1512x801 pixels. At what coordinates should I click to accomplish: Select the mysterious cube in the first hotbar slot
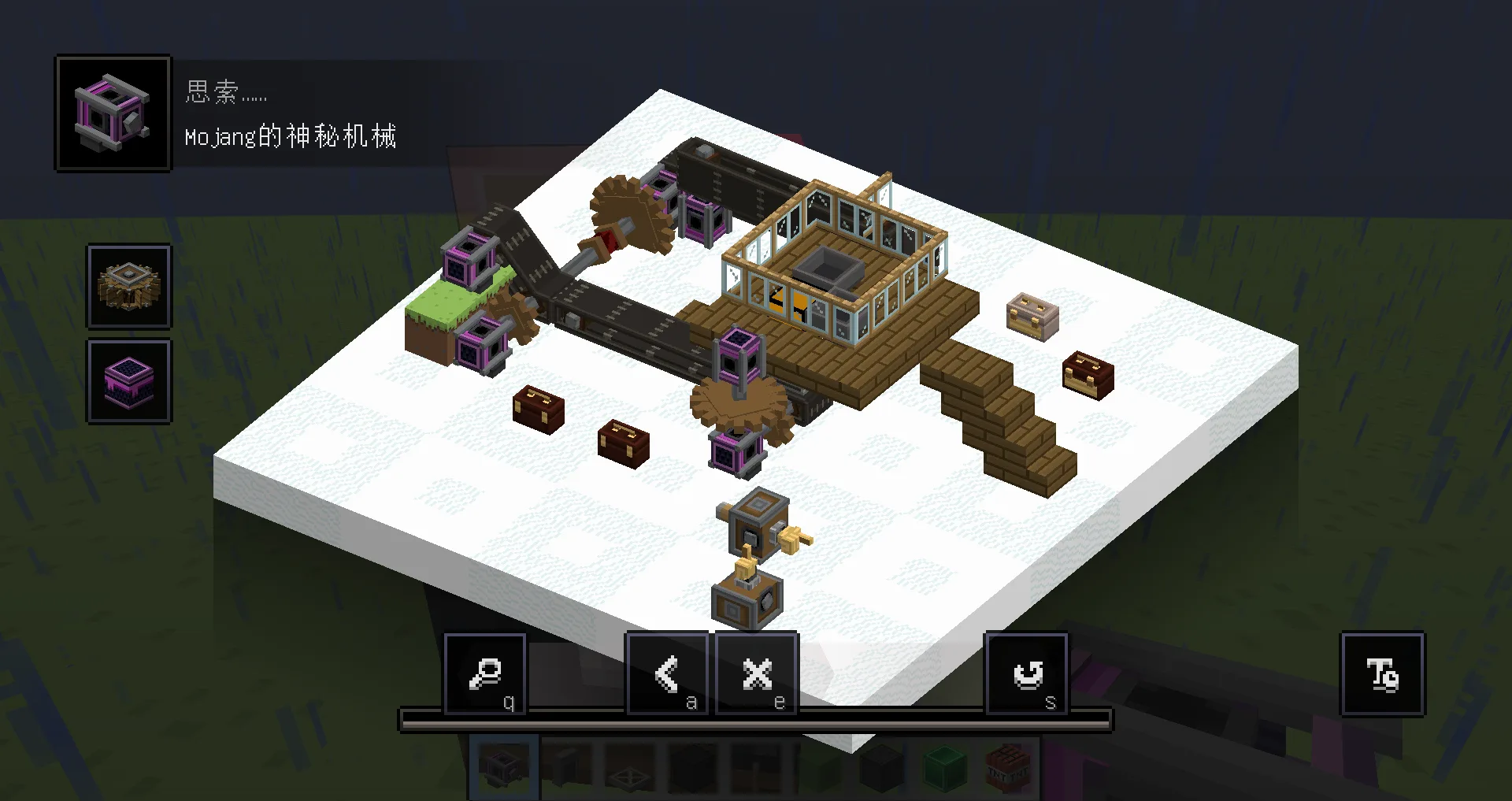(x=502, y=767)
